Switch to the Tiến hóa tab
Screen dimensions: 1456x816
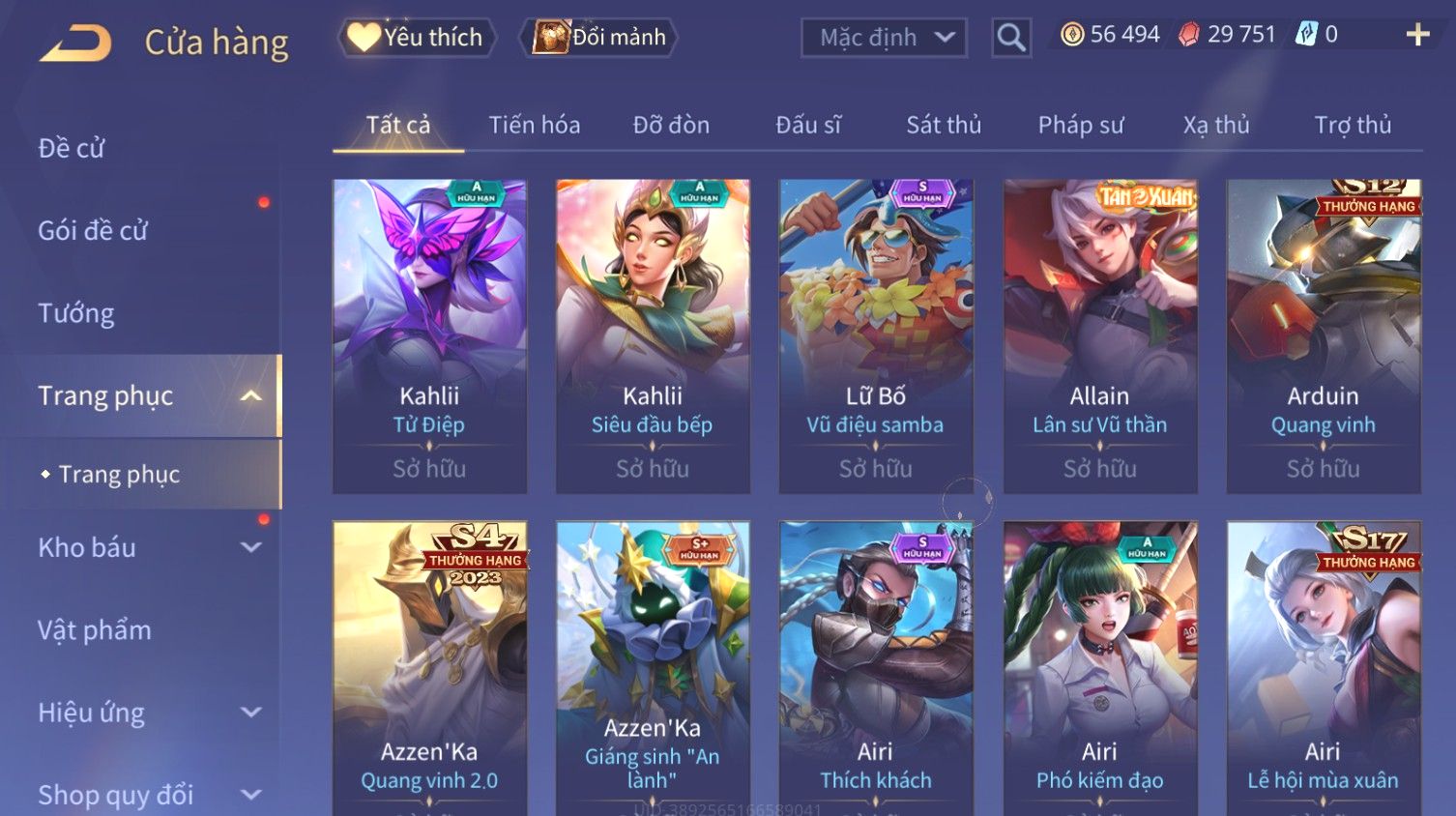coord(534,125)
